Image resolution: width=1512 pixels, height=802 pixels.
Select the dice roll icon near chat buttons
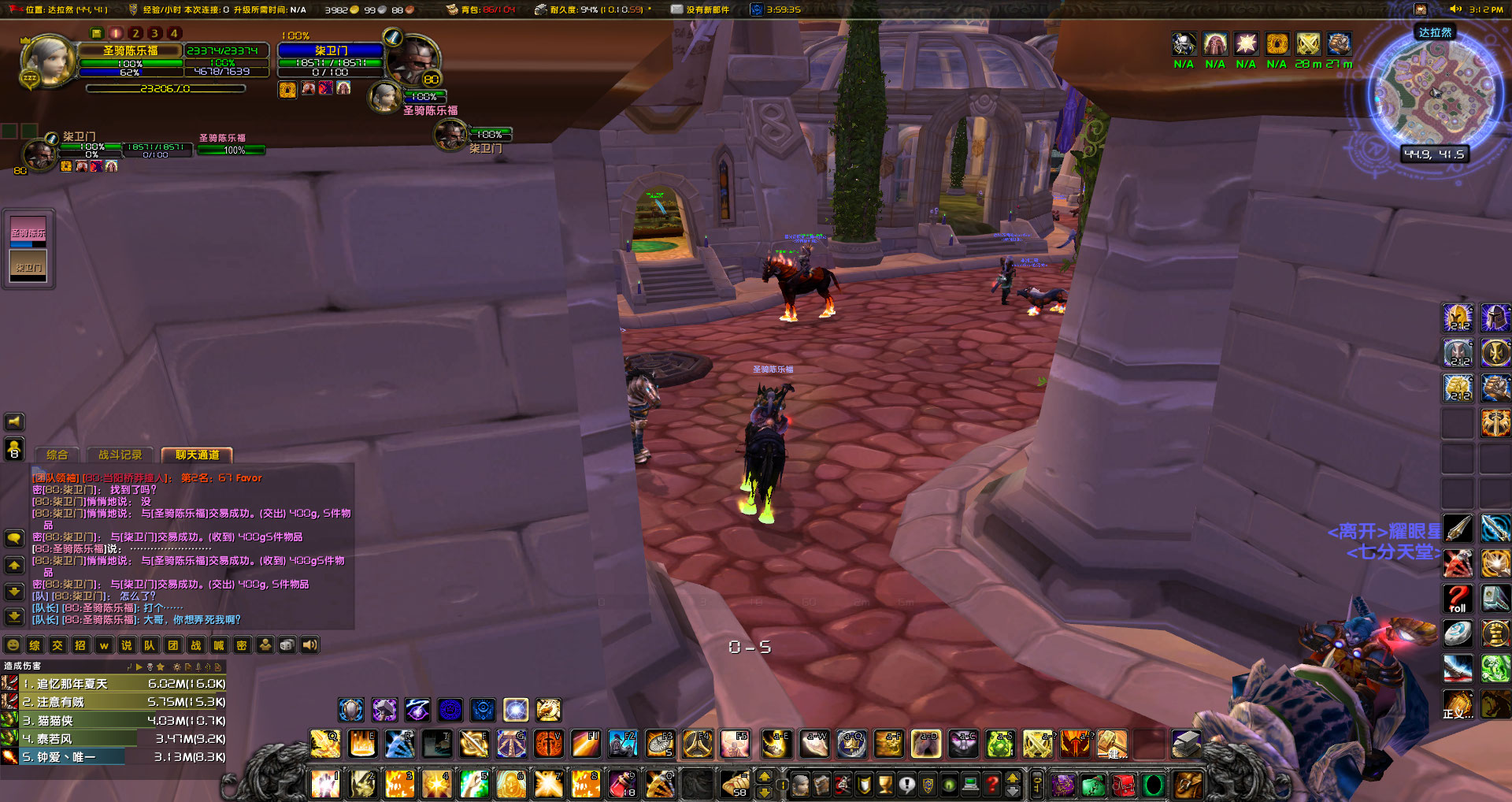289,644
